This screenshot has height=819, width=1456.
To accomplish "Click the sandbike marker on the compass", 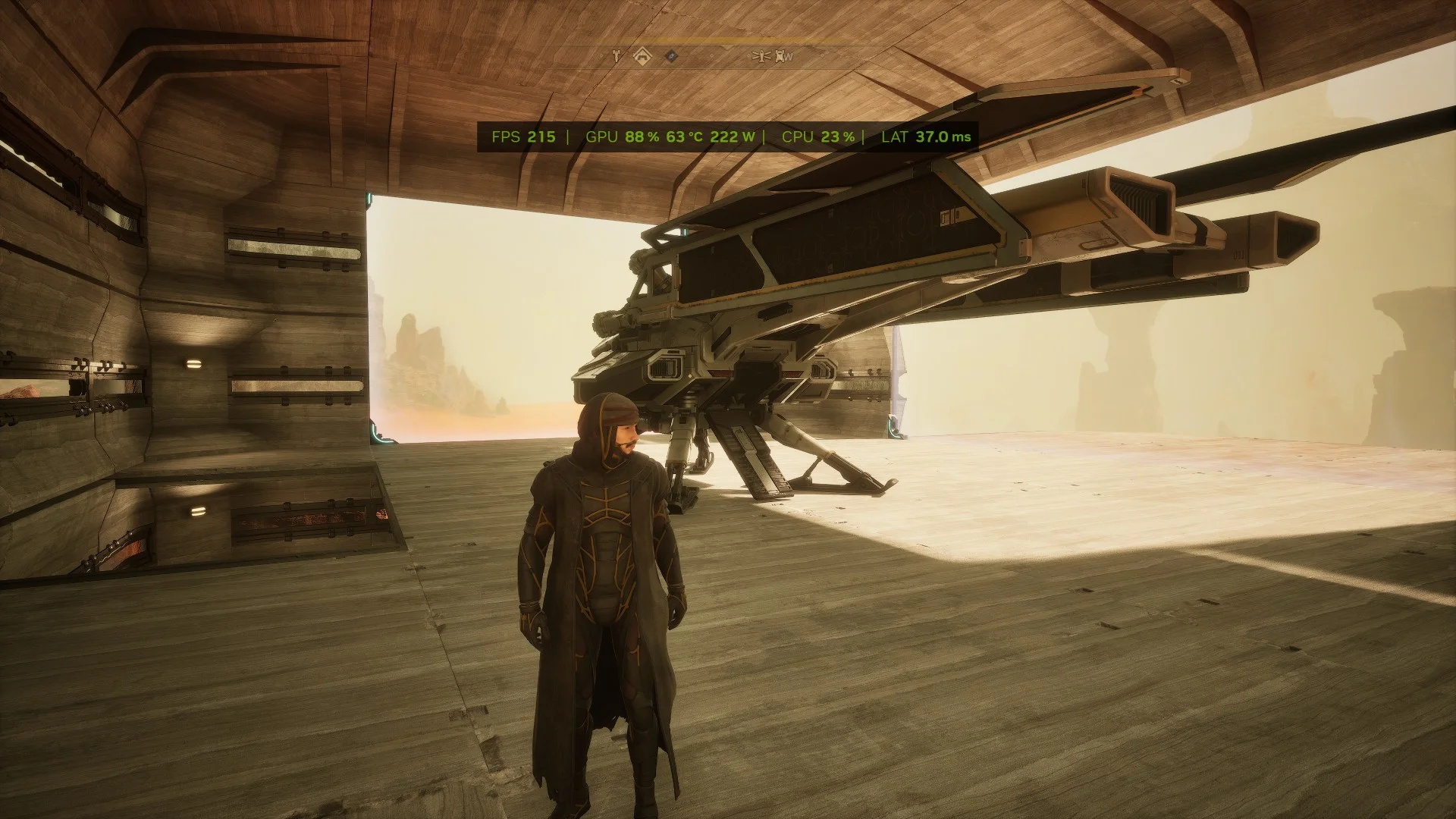I will click(x=617, y=55).
